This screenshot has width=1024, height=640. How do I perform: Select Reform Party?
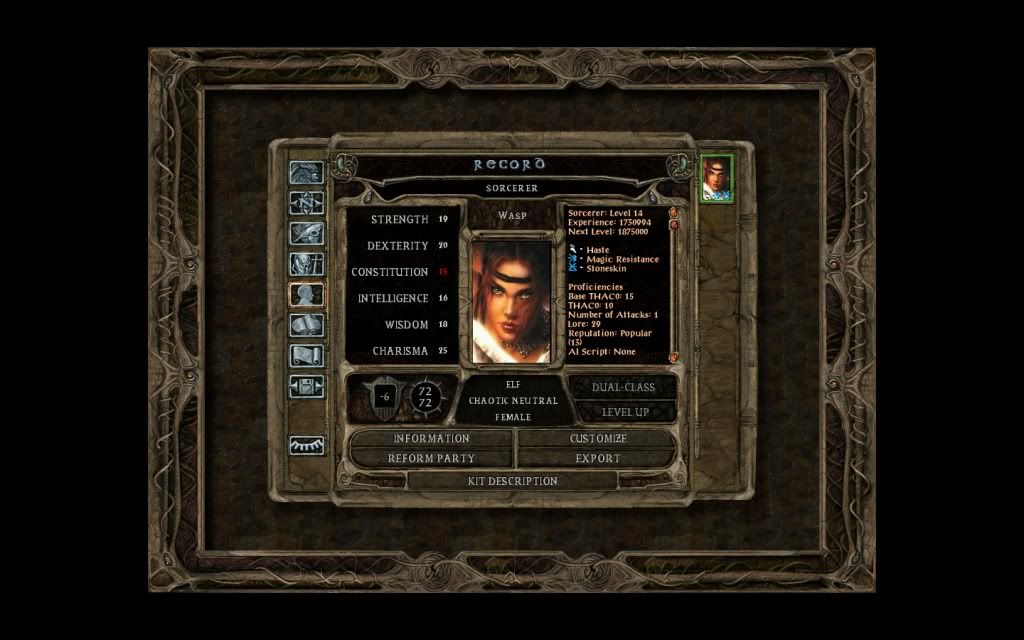[431, 458]
